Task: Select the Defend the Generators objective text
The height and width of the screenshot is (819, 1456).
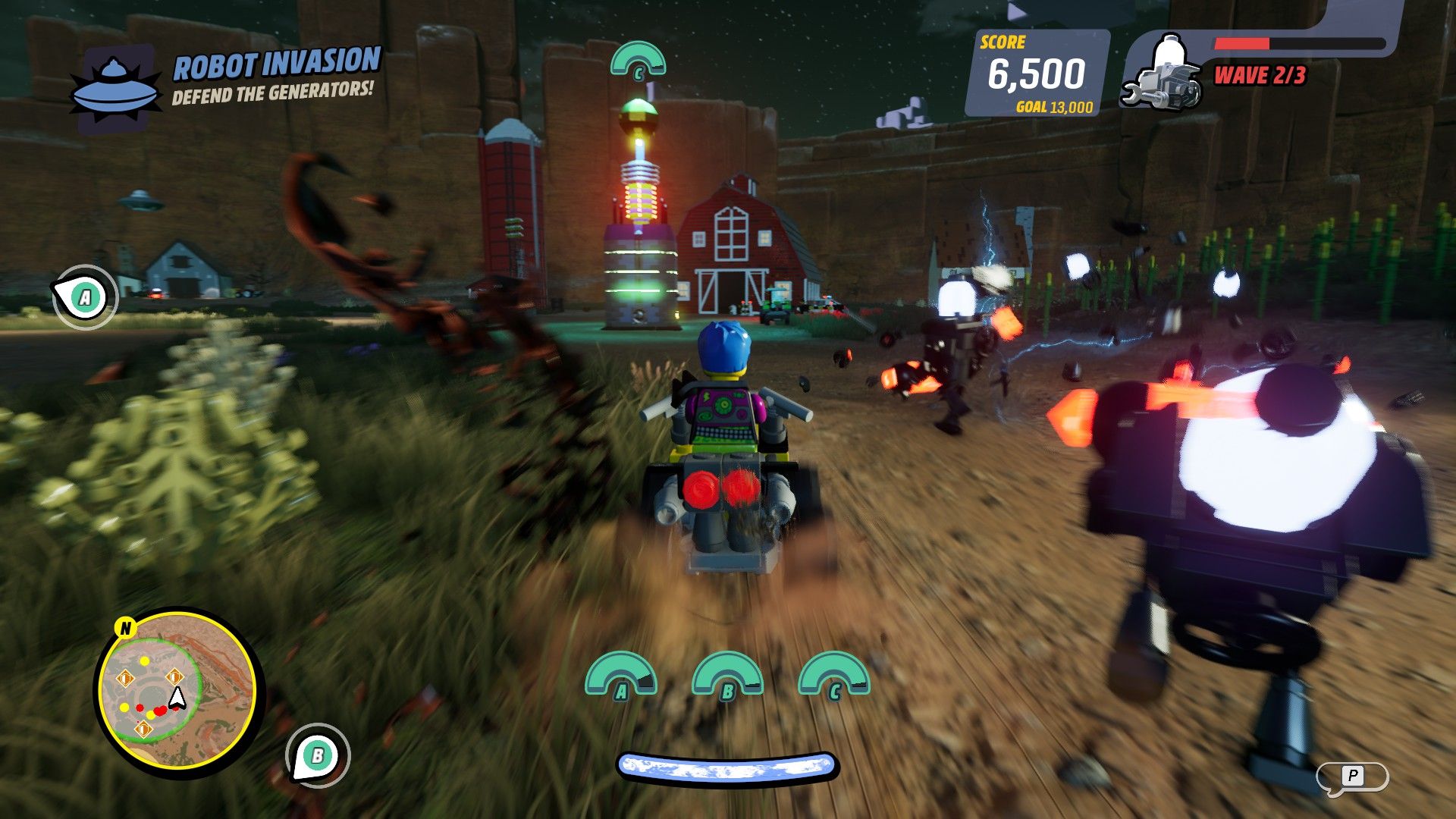Action: (x=272, y=93)
